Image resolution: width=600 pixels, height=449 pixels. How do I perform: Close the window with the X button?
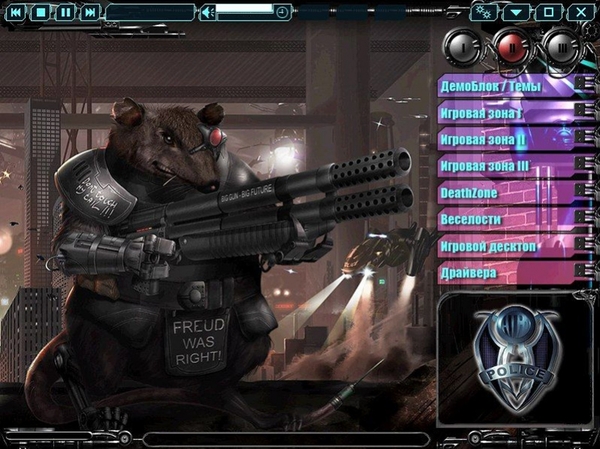(580, 12)
